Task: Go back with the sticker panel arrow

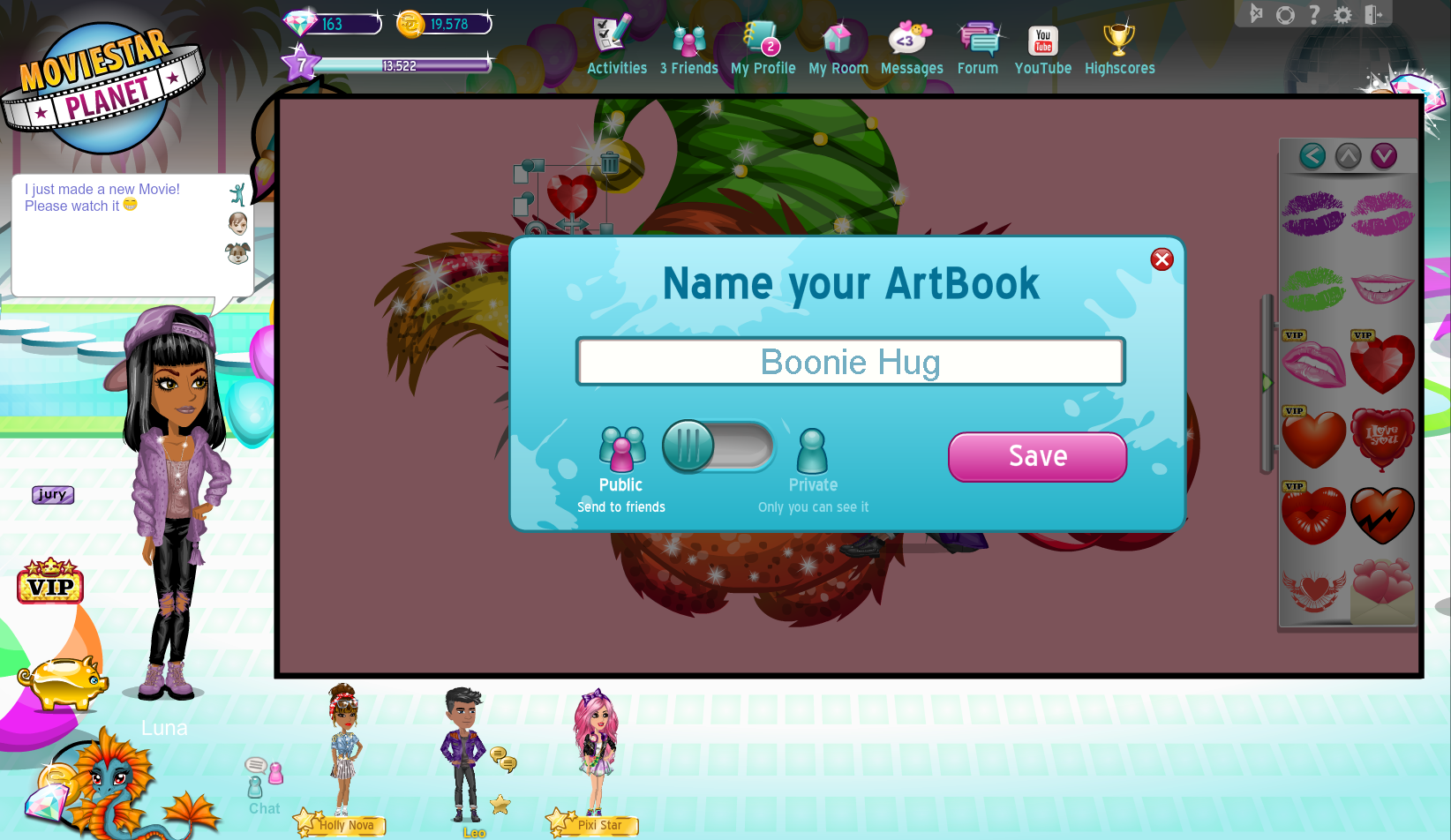Action: (1312, 156)
